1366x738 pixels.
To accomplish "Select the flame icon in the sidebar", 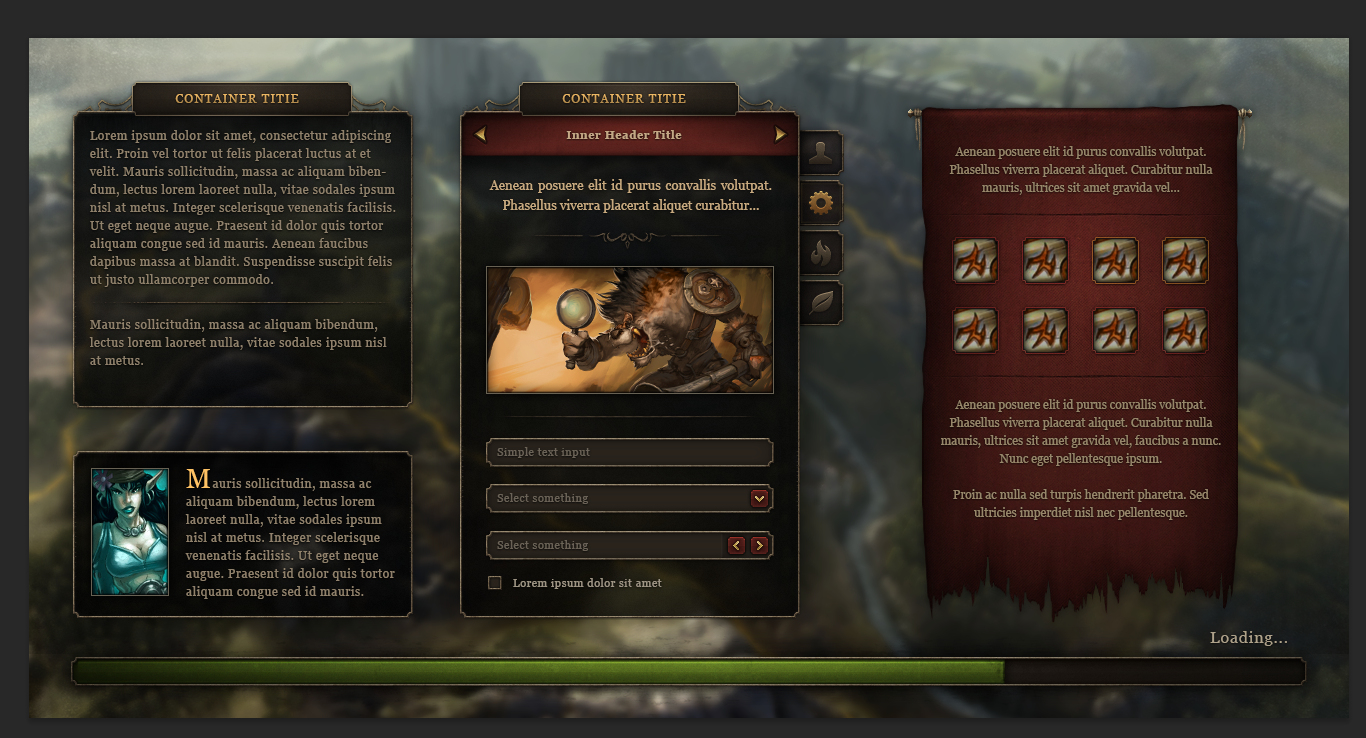I will click(821, 252).
